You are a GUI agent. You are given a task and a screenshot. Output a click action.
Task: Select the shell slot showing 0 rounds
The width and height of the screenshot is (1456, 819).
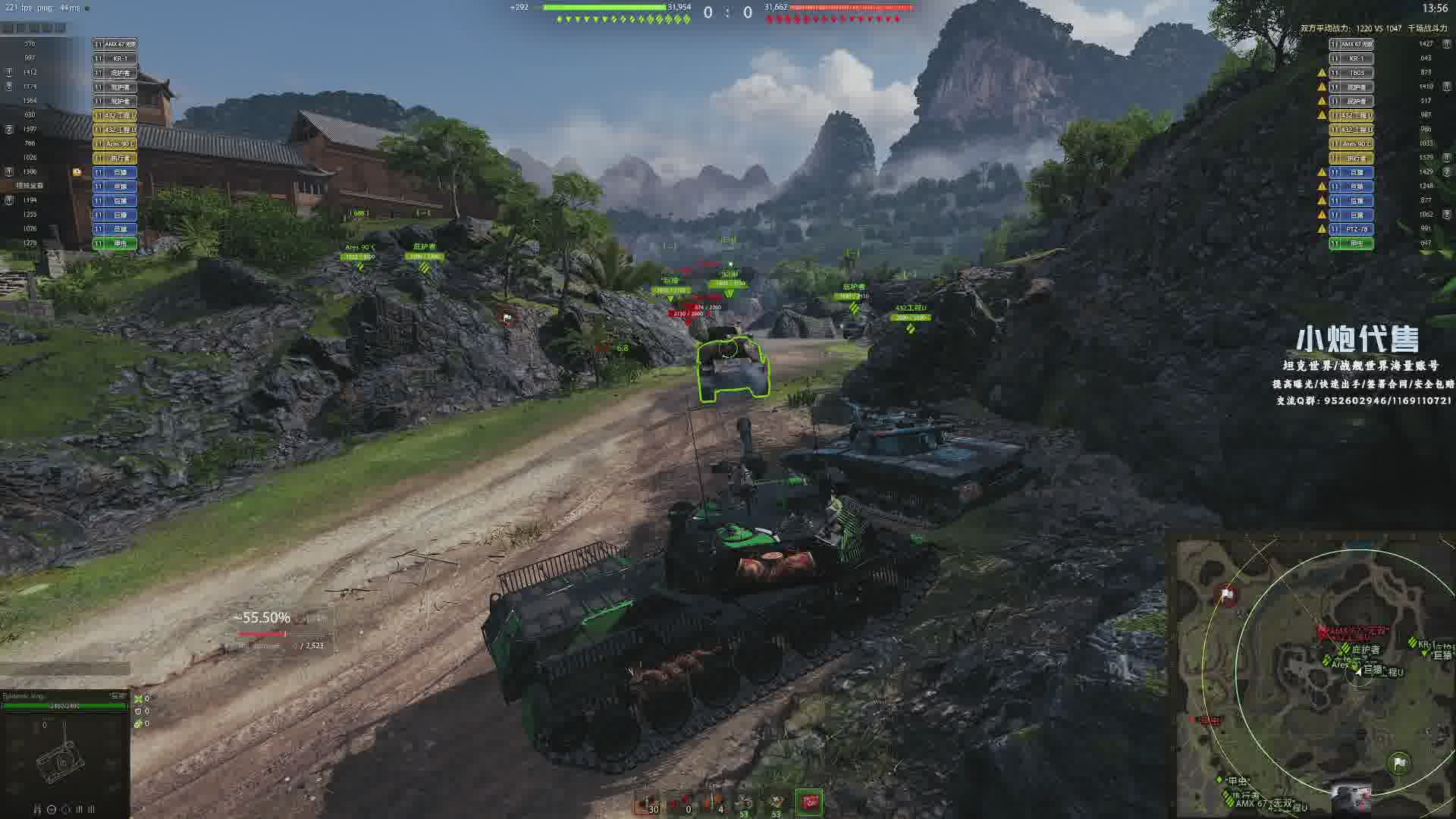tap(682, 803)
